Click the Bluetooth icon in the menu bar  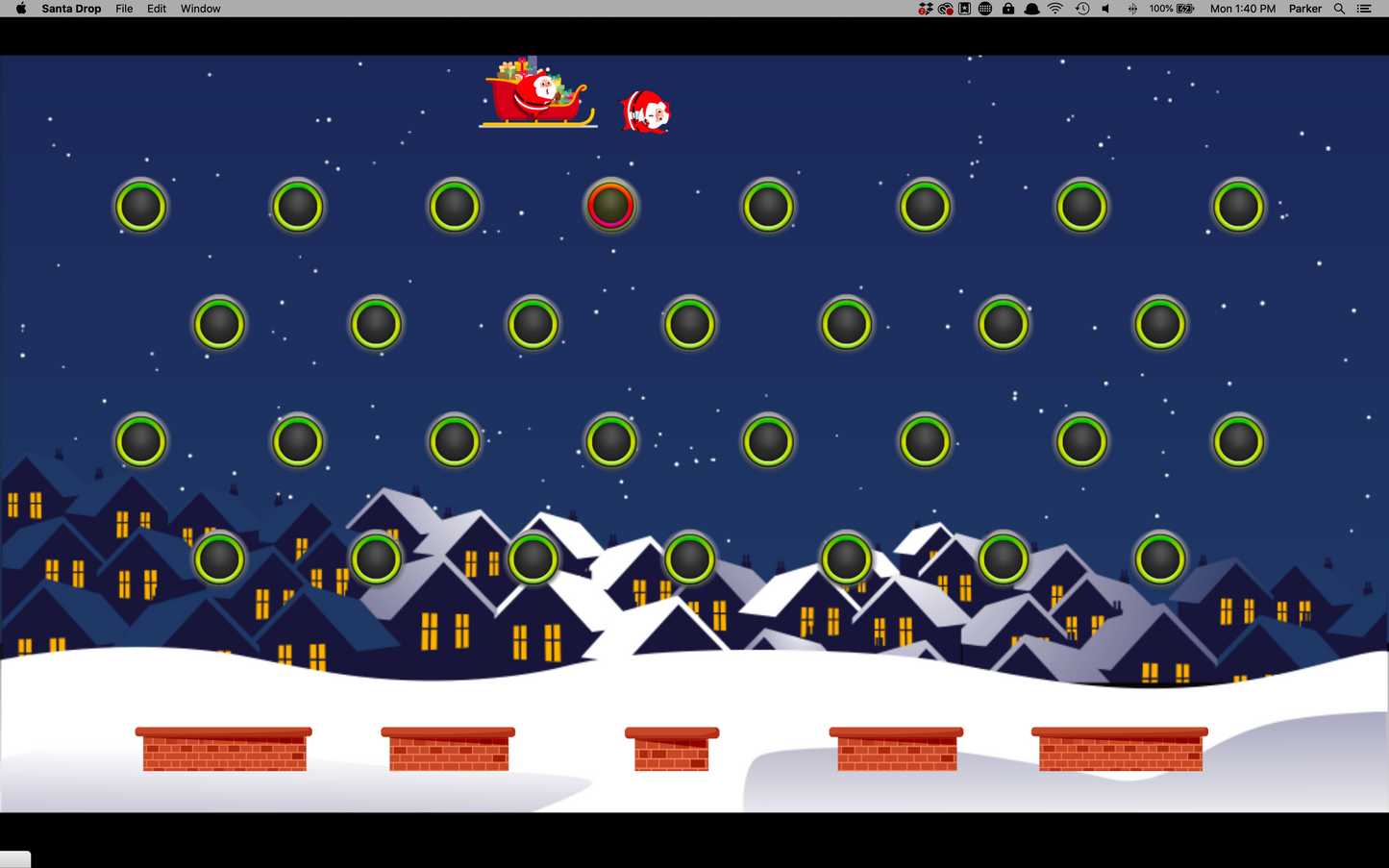tap(1130, 9)
